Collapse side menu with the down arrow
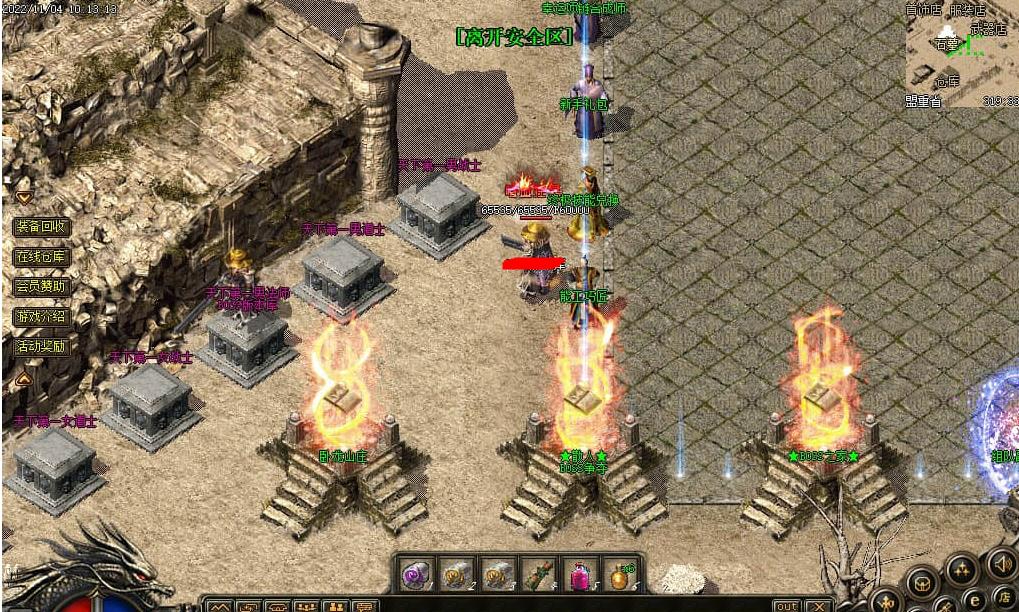This screenshot has width=1019, height=612. click(24, 197)
